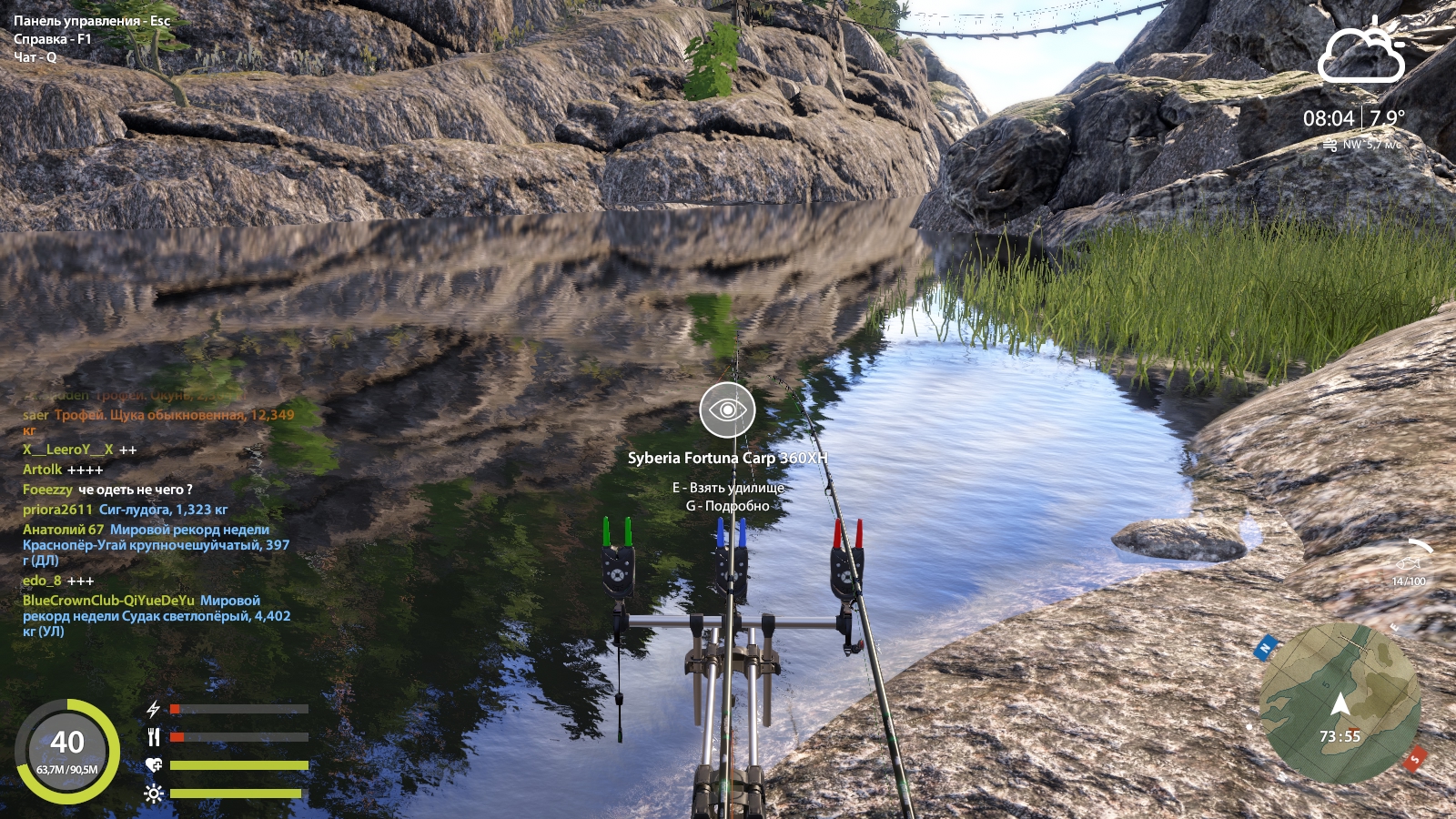Image resolution: width=1456 pixels, height=819 pixels.
Task: Select the eye icon above the rod
Action: click(x=727, y=409)
